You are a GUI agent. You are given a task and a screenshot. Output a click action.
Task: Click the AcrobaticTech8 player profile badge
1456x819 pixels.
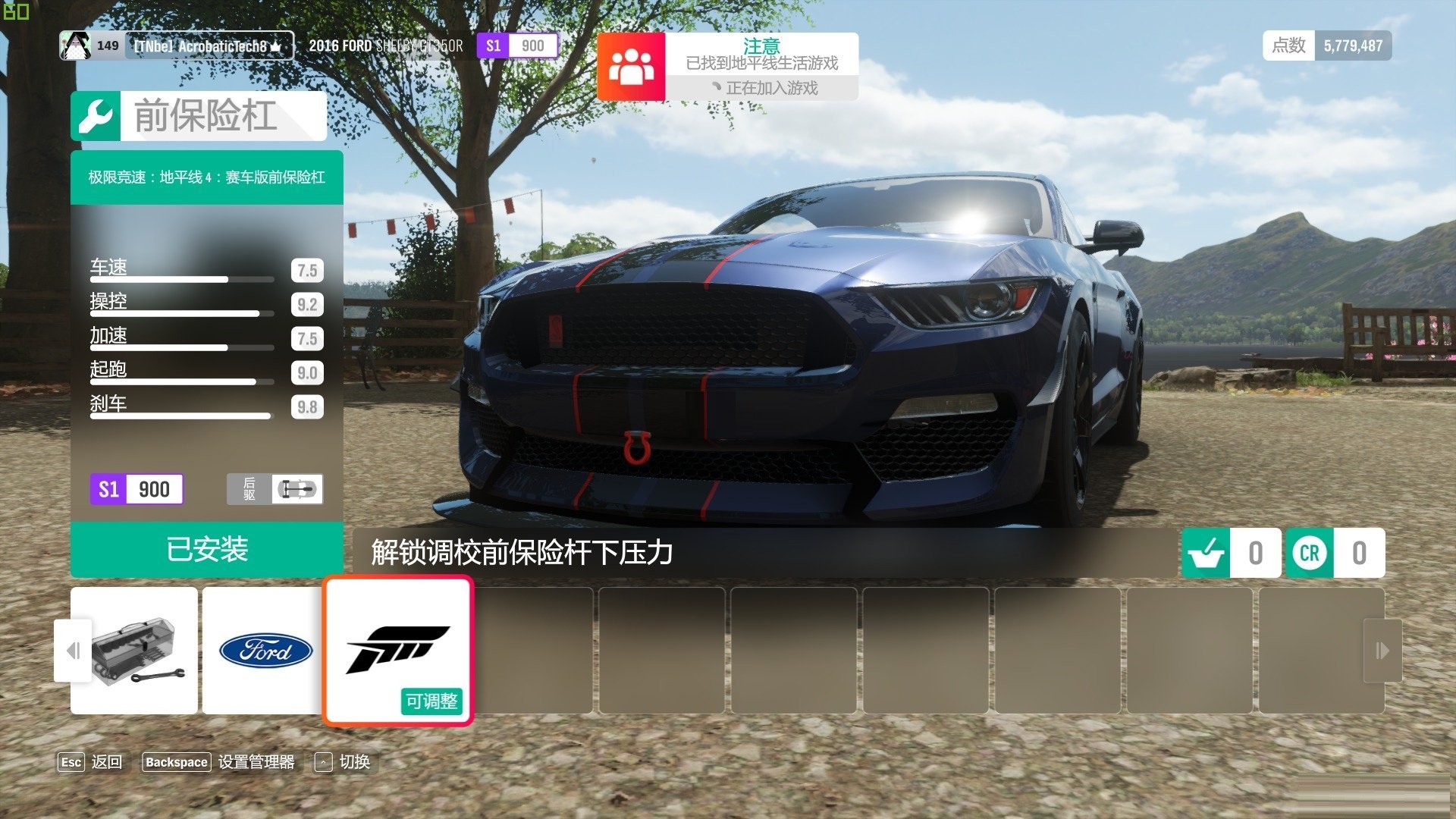176,46
